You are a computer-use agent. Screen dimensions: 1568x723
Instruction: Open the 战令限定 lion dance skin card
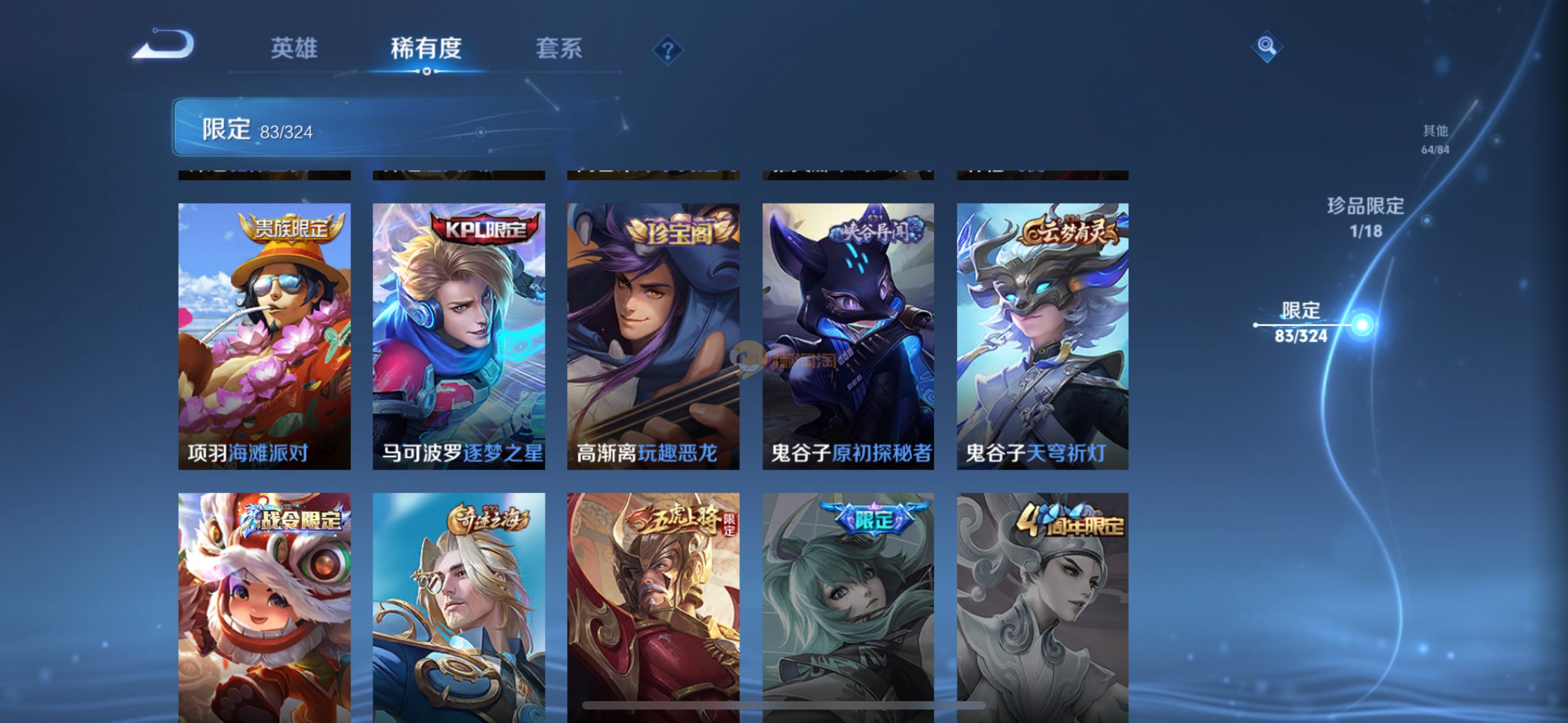(x=264, y=608)
